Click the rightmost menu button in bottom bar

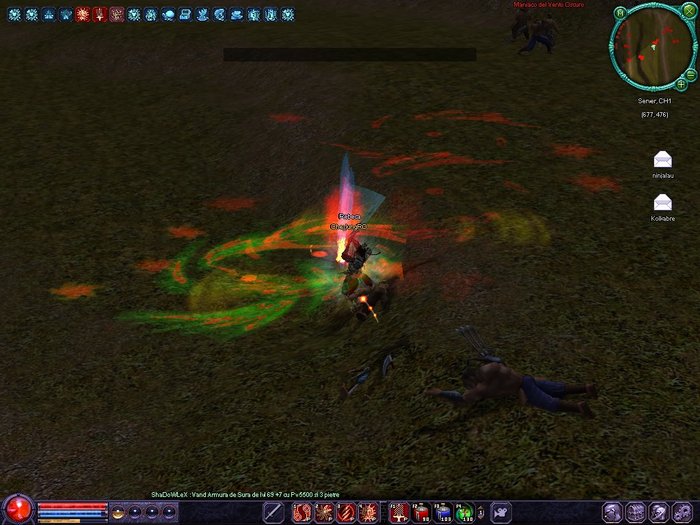click(x=686, y=512)
